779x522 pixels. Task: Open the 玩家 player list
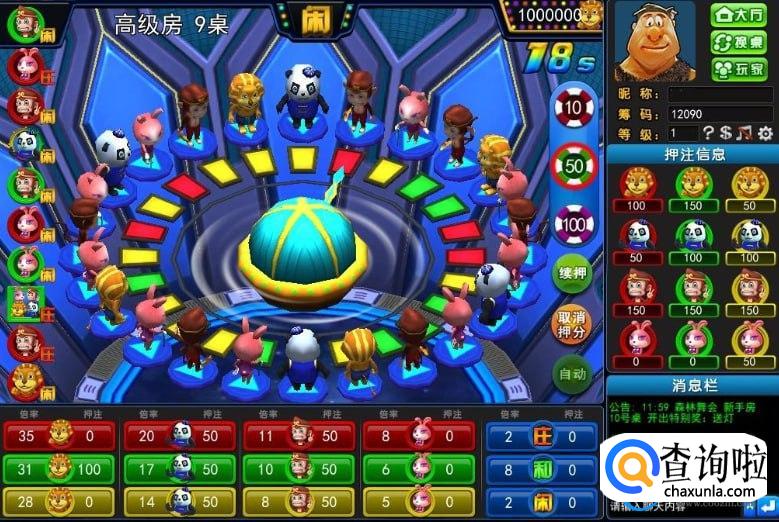738,69
